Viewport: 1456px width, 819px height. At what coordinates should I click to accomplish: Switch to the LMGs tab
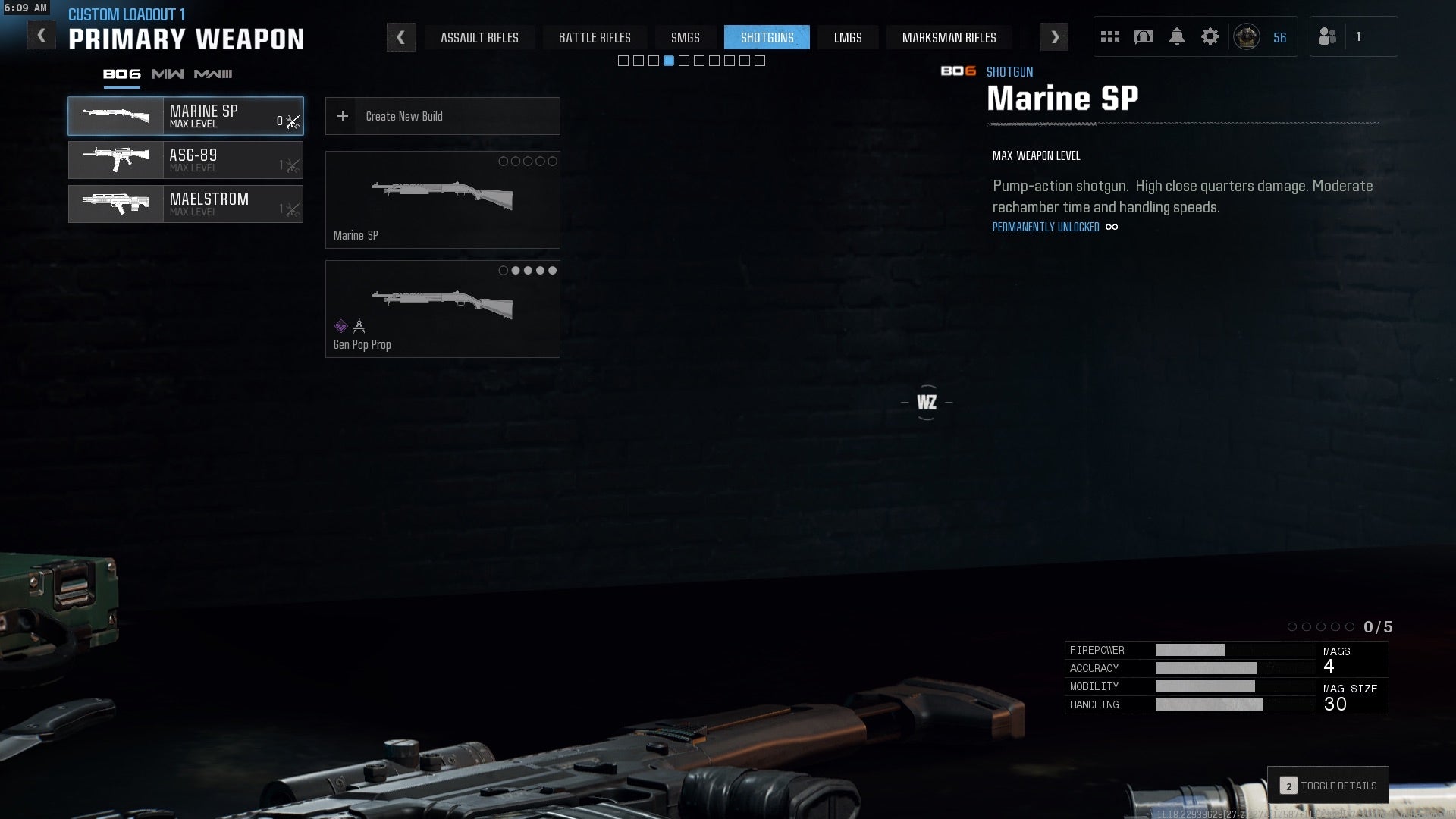coord(847,37)
